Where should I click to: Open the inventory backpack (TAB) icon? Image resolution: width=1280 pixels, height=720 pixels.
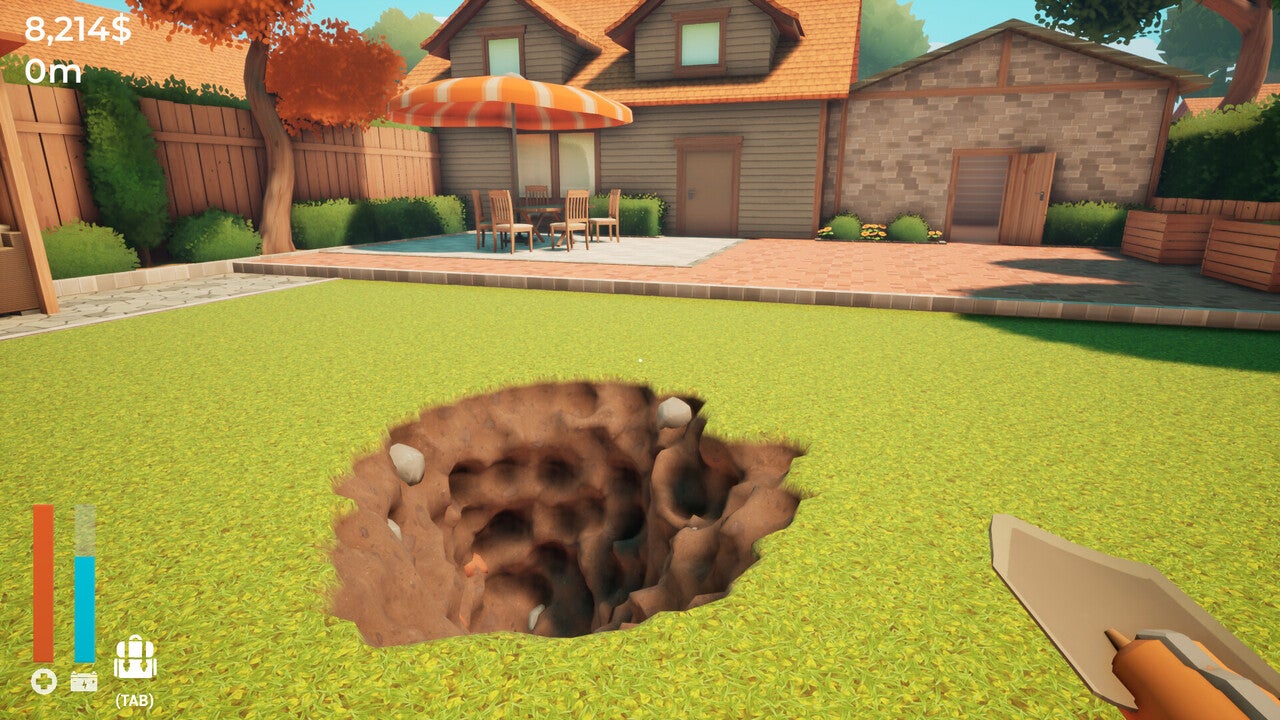click(x=135, y=662)
